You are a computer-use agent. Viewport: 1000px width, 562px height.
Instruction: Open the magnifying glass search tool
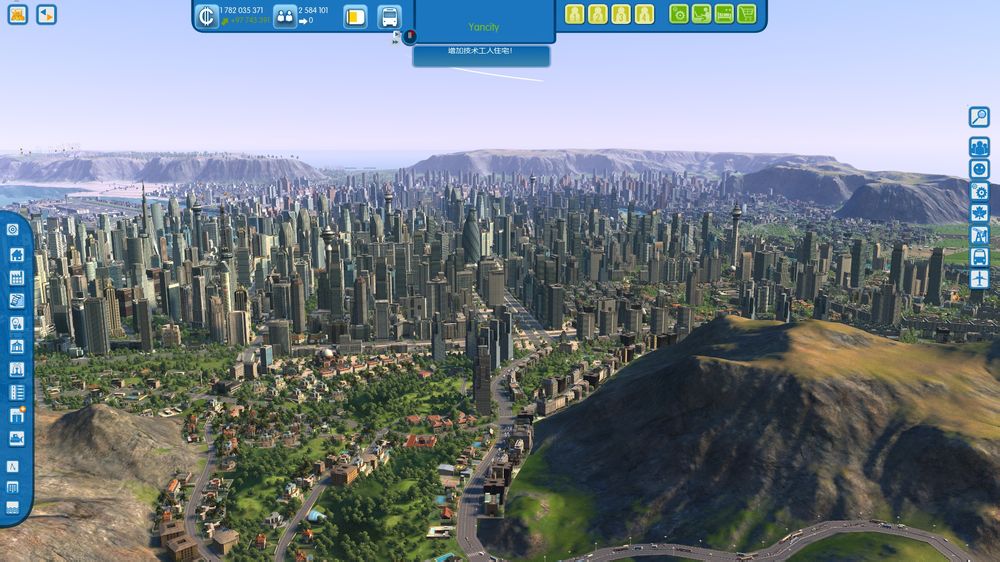pyautogui.click(x=979, y=117)
